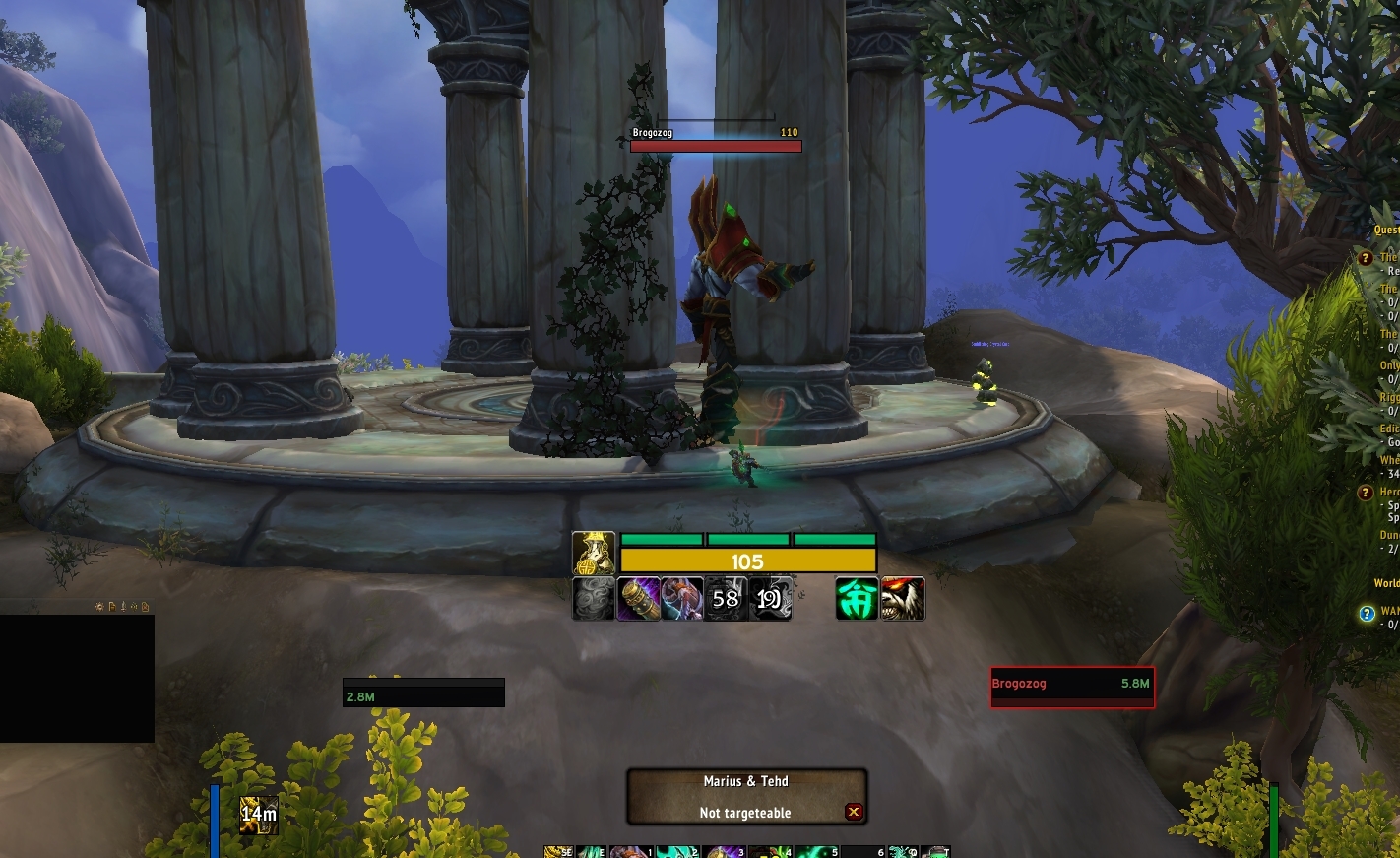Use the action bar slot bound to 5
The image size is (1400, 858).
[816, 852]
